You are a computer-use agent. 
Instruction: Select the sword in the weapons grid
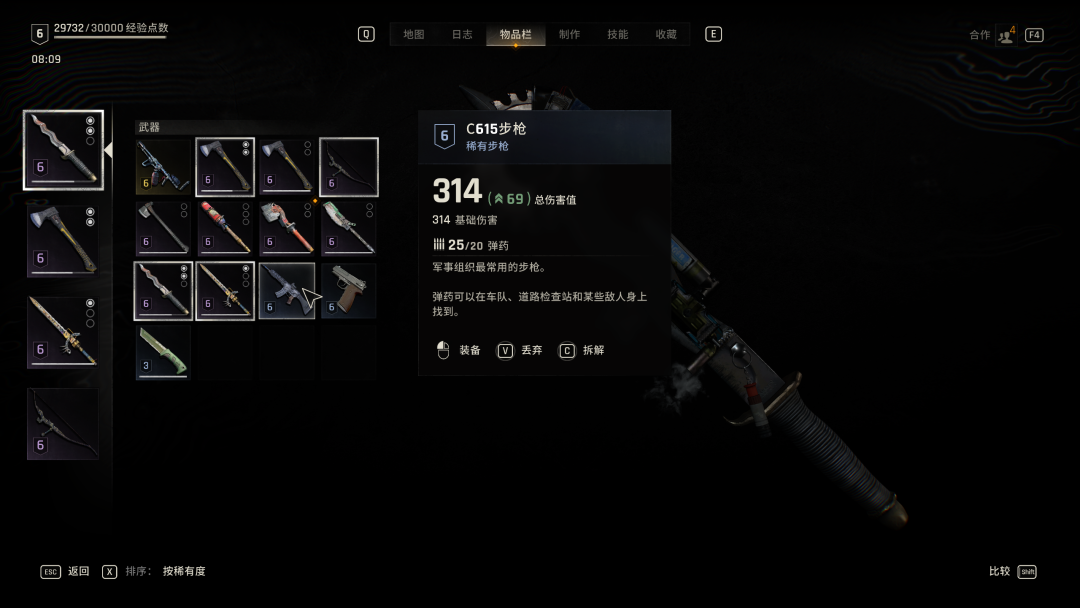pos(225,291)
